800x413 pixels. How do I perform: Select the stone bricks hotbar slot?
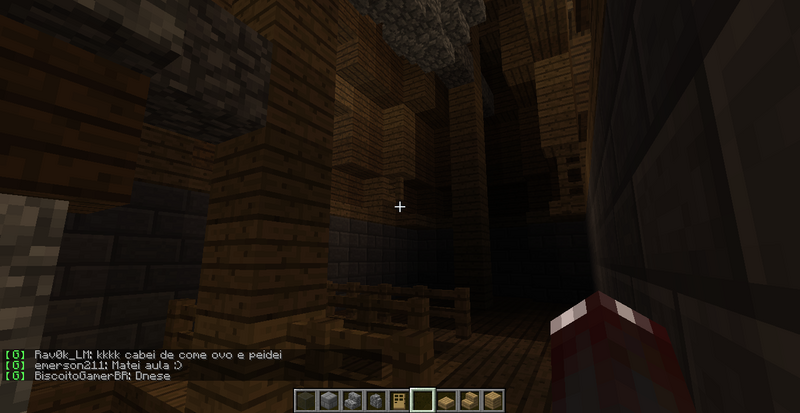pos(328,401)
